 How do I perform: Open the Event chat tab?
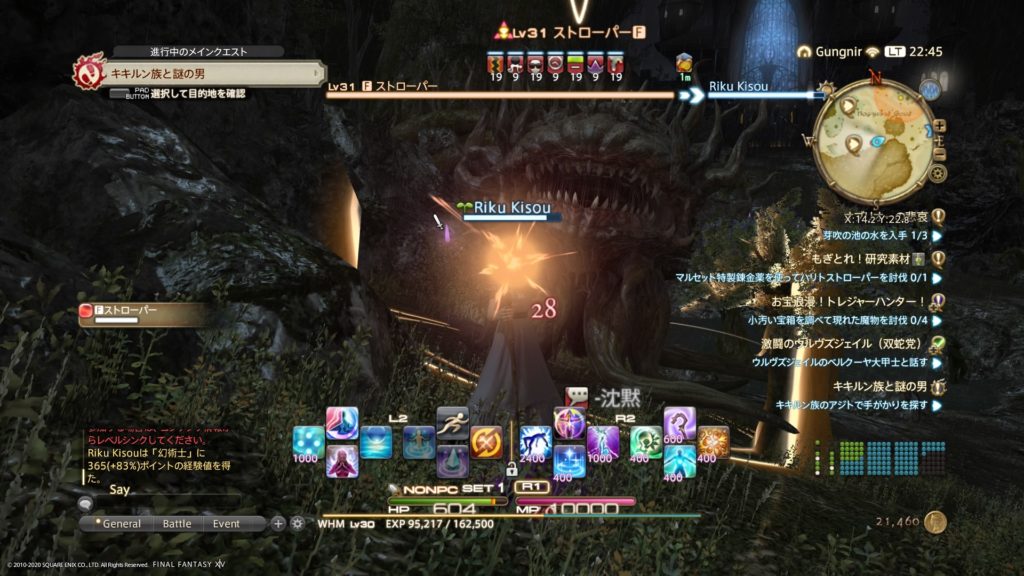click(226, 523)
